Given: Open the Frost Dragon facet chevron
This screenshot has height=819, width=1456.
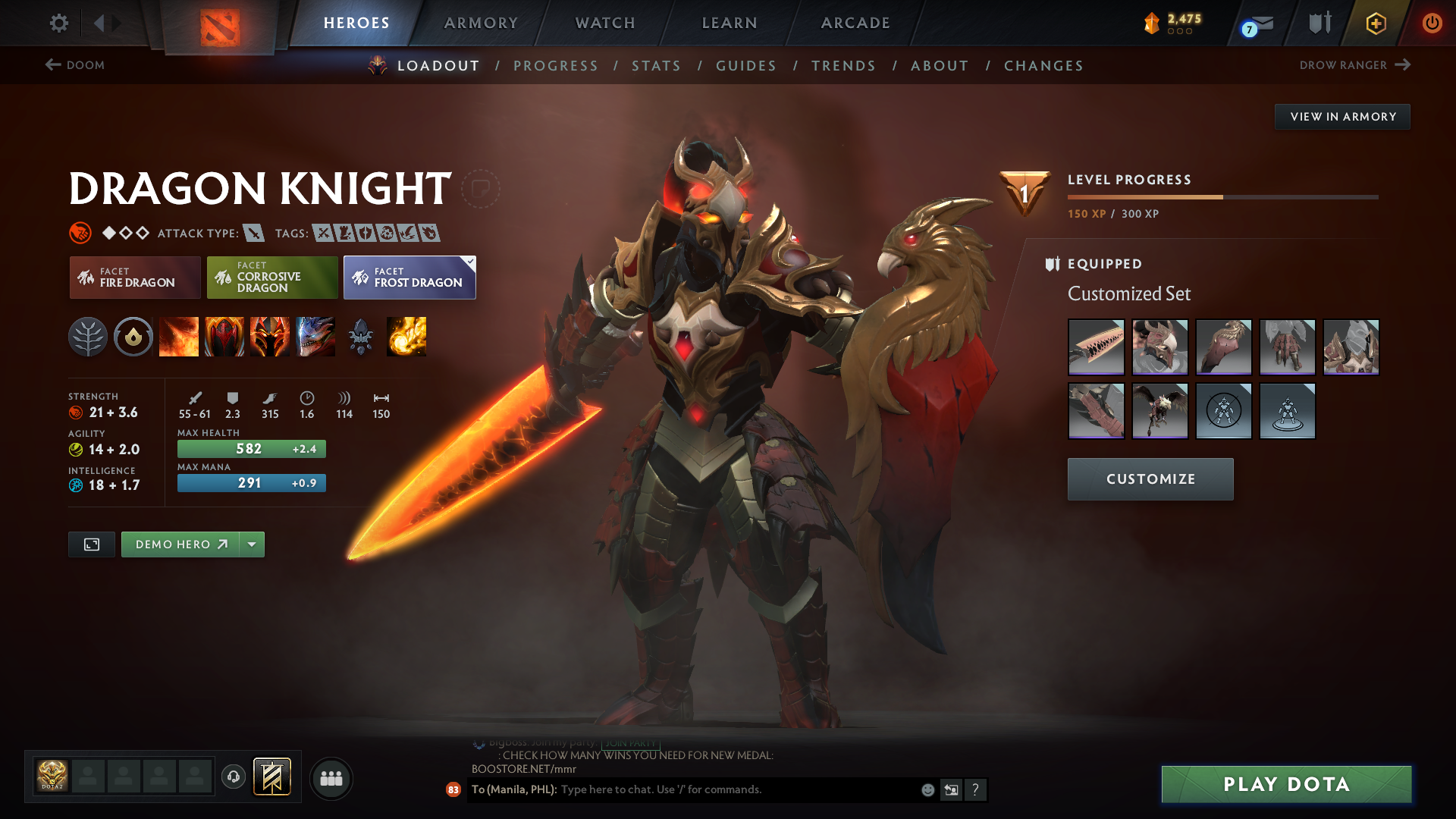Looking at the screenshot, I should [x=470, y=261].
